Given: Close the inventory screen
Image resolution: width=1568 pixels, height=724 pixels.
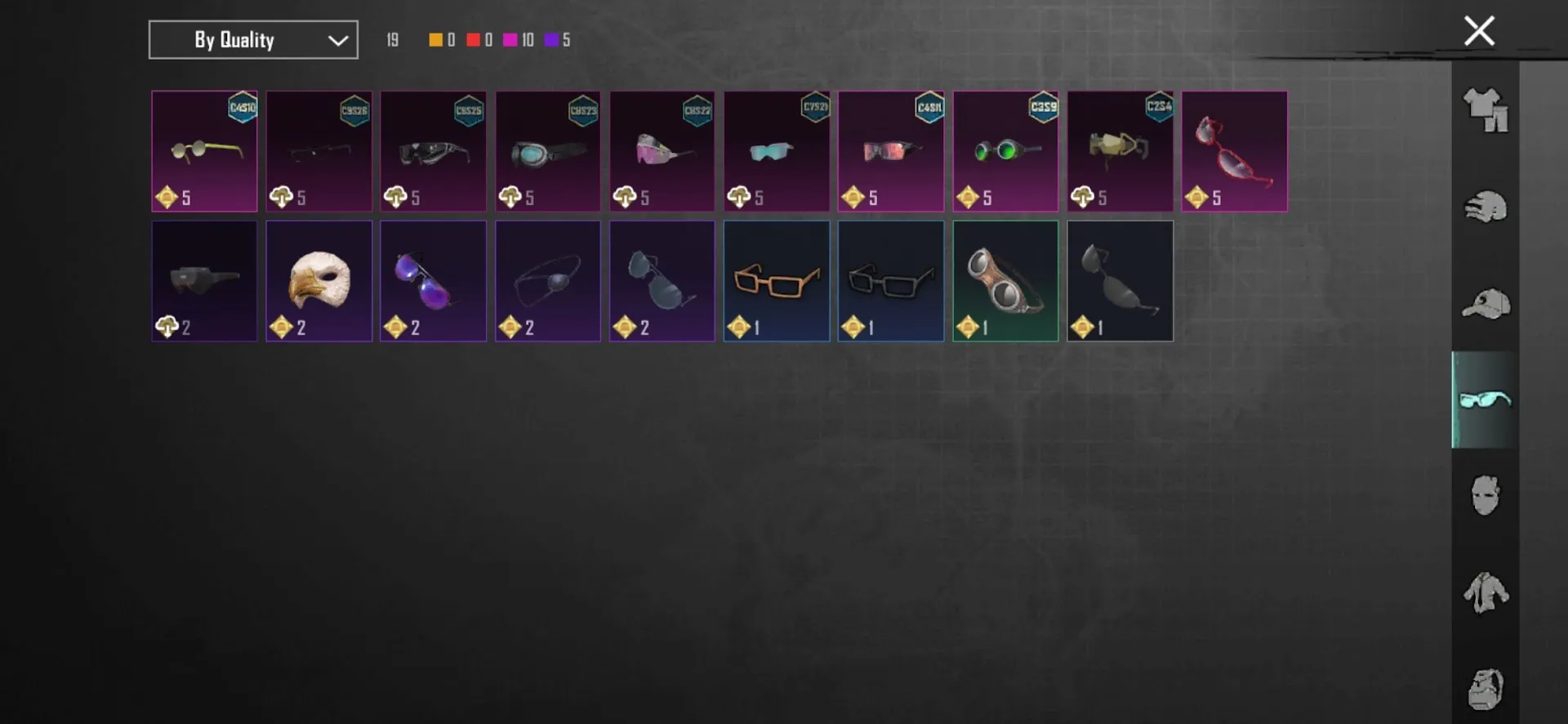Looking at the screenshot, I should point(1478,30).
